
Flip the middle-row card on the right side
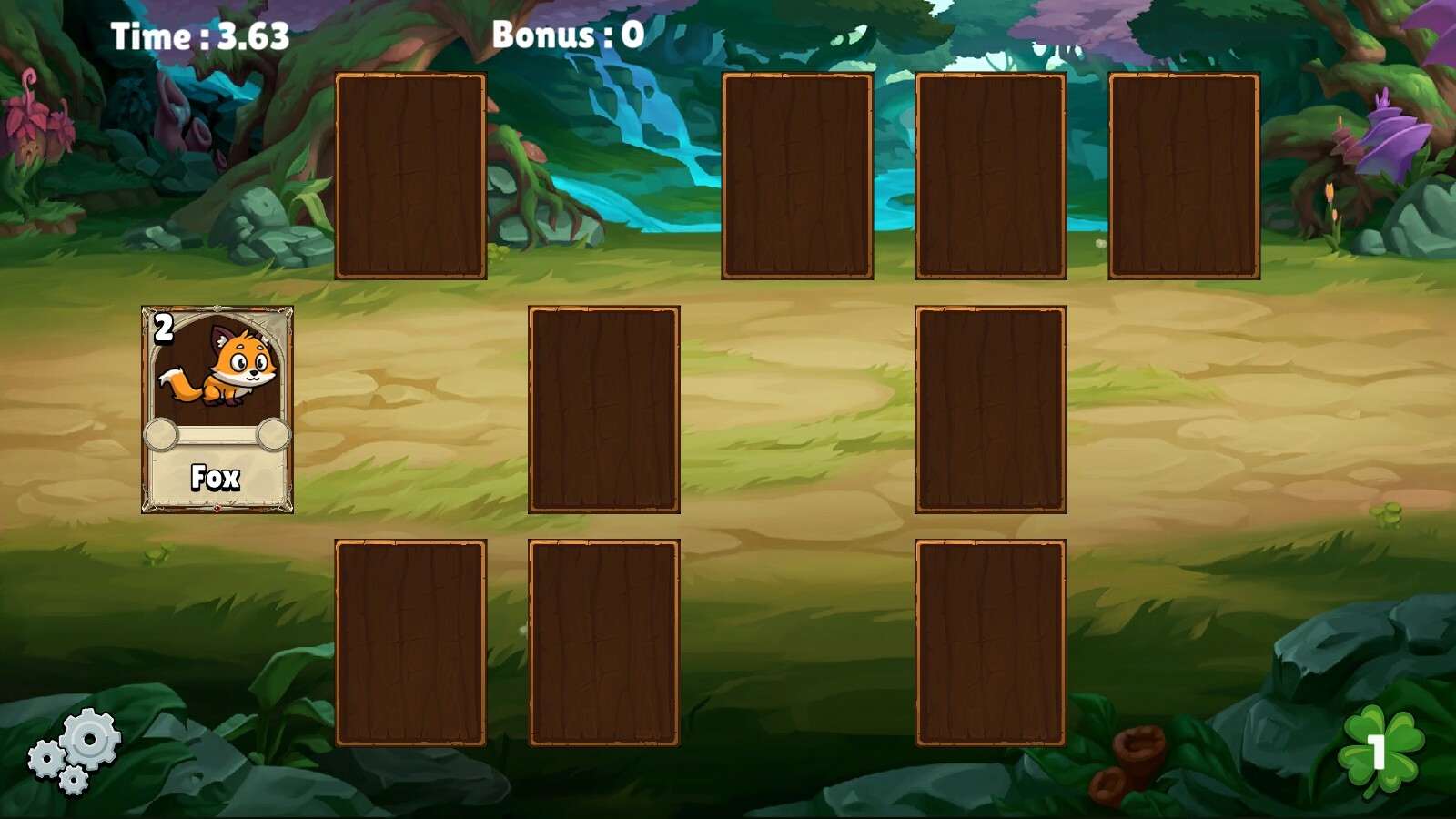990,409
